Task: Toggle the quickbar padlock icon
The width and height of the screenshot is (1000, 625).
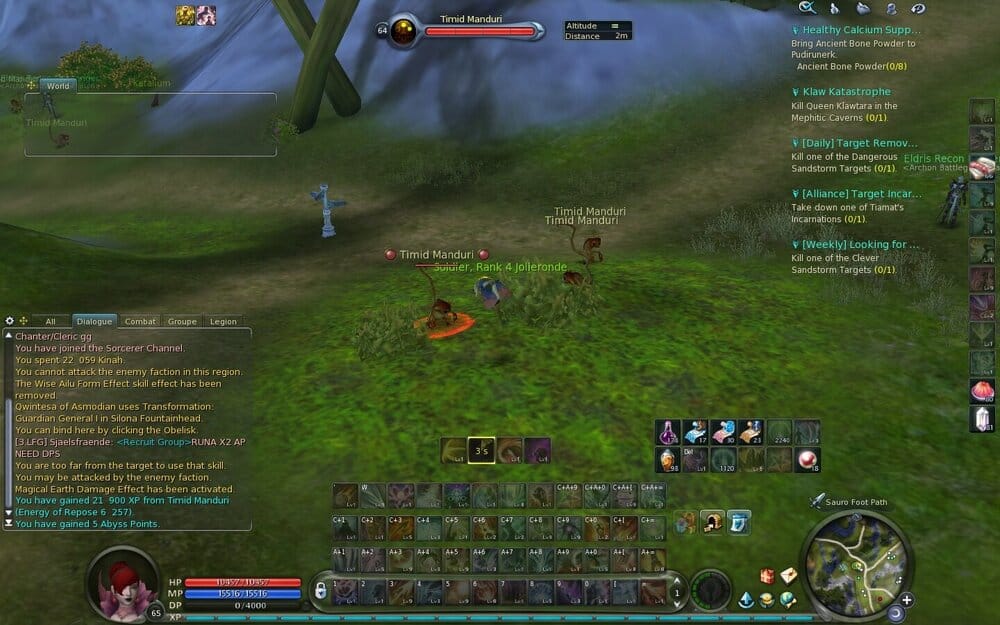Action: coord(320,591)
